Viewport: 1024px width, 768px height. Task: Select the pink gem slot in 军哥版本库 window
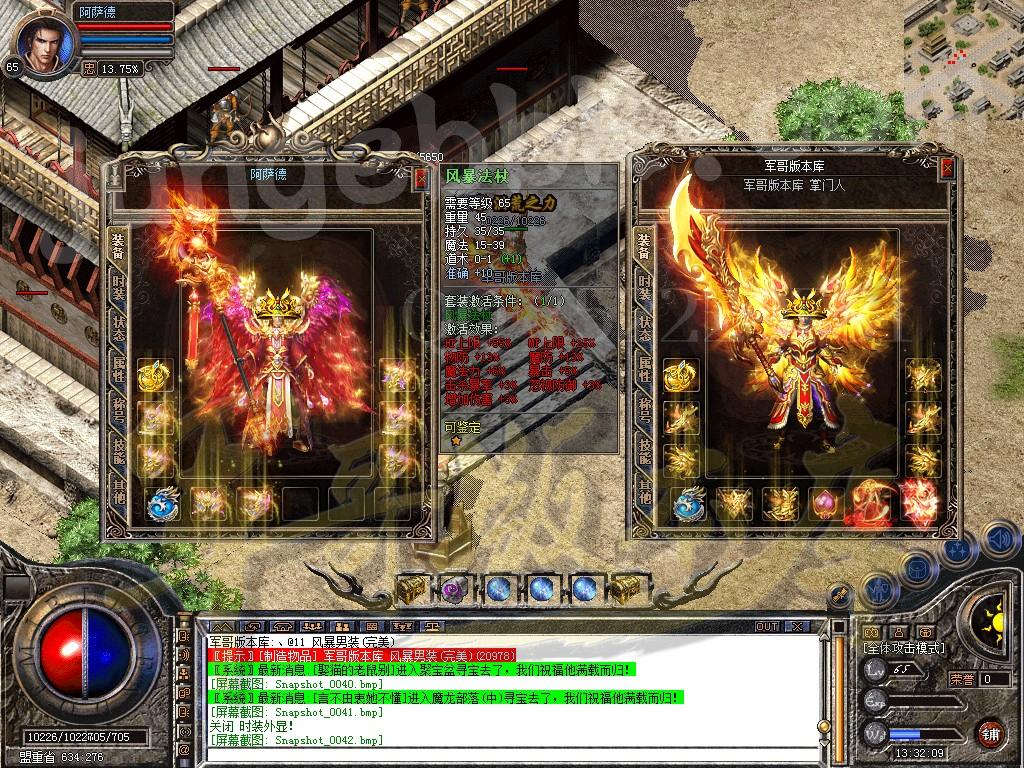(x=826, y=503)
